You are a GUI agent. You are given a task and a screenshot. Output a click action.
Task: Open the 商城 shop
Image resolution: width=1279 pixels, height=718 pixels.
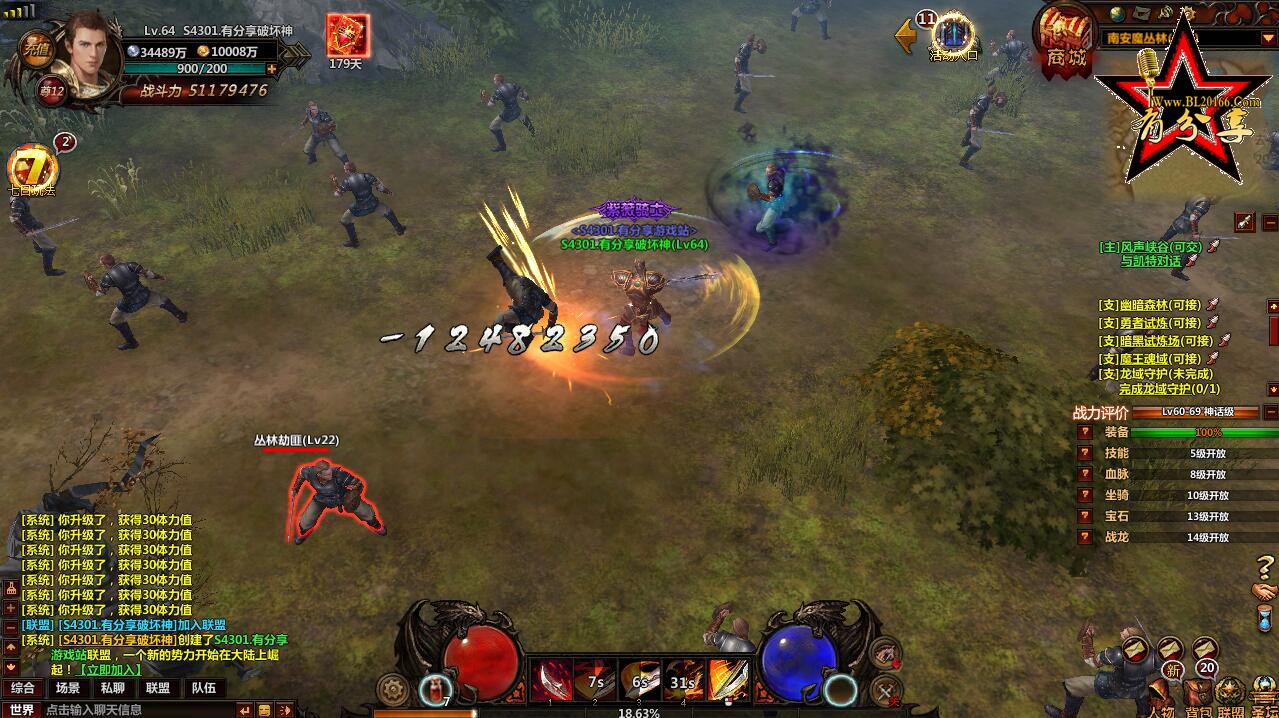click(1064, 40)
